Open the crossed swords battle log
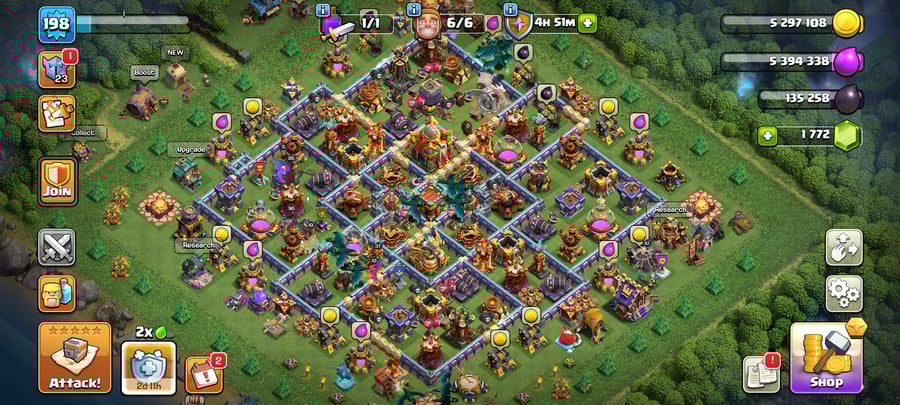 click(x=57, y=247)
